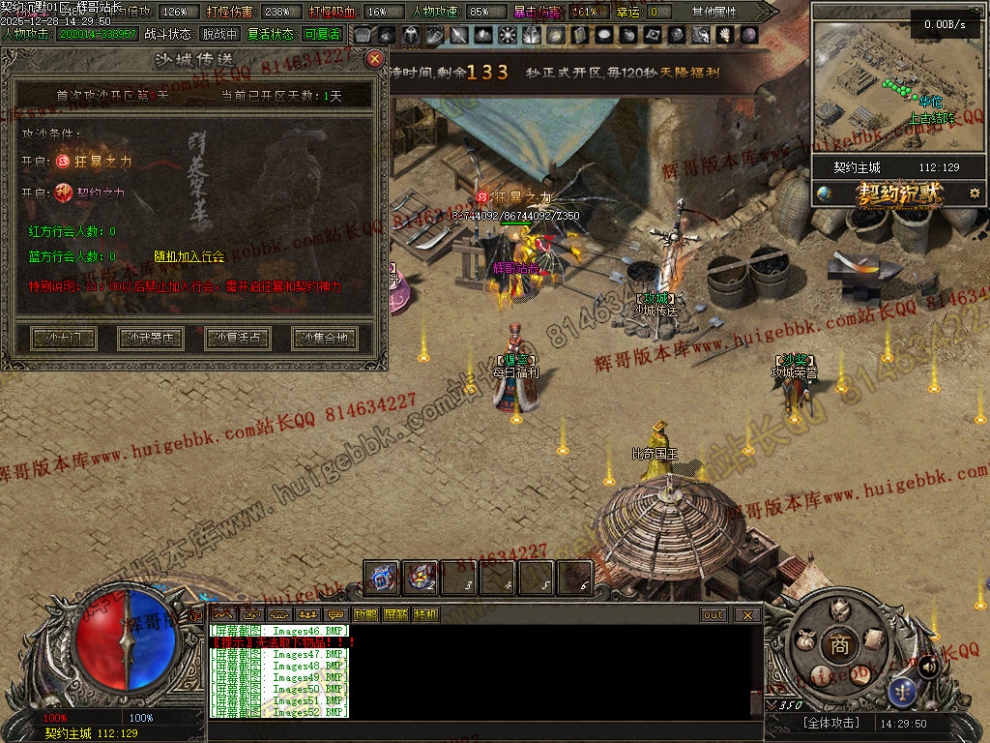This screenshot has width=990, height=743.
Task: Click the 随机加入行会 link
Action: click(x=188, y=257)
